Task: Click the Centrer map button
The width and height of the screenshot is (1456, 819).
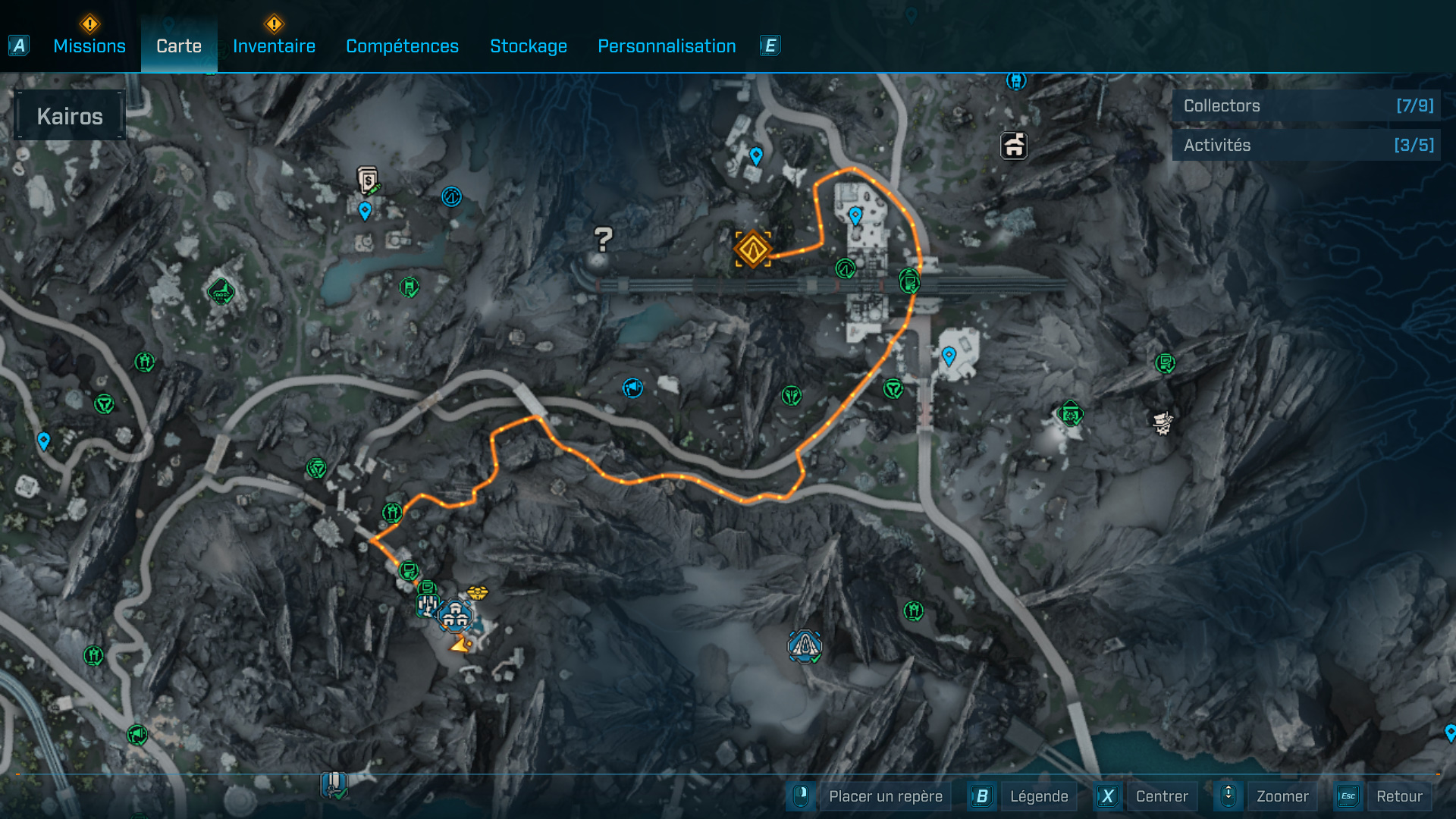Action: point(1161,796)
